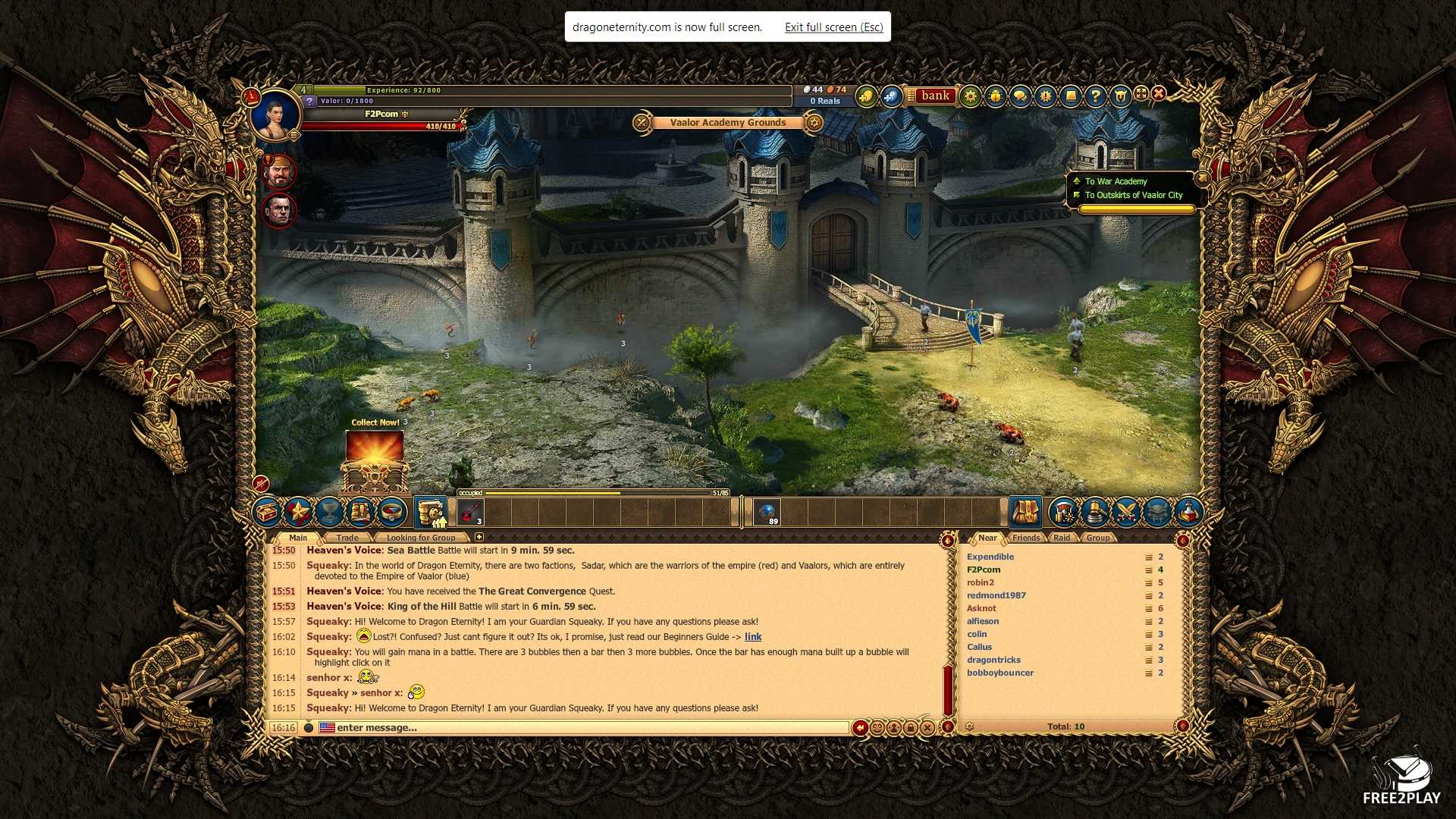Open the bank button

coord(934,96)
